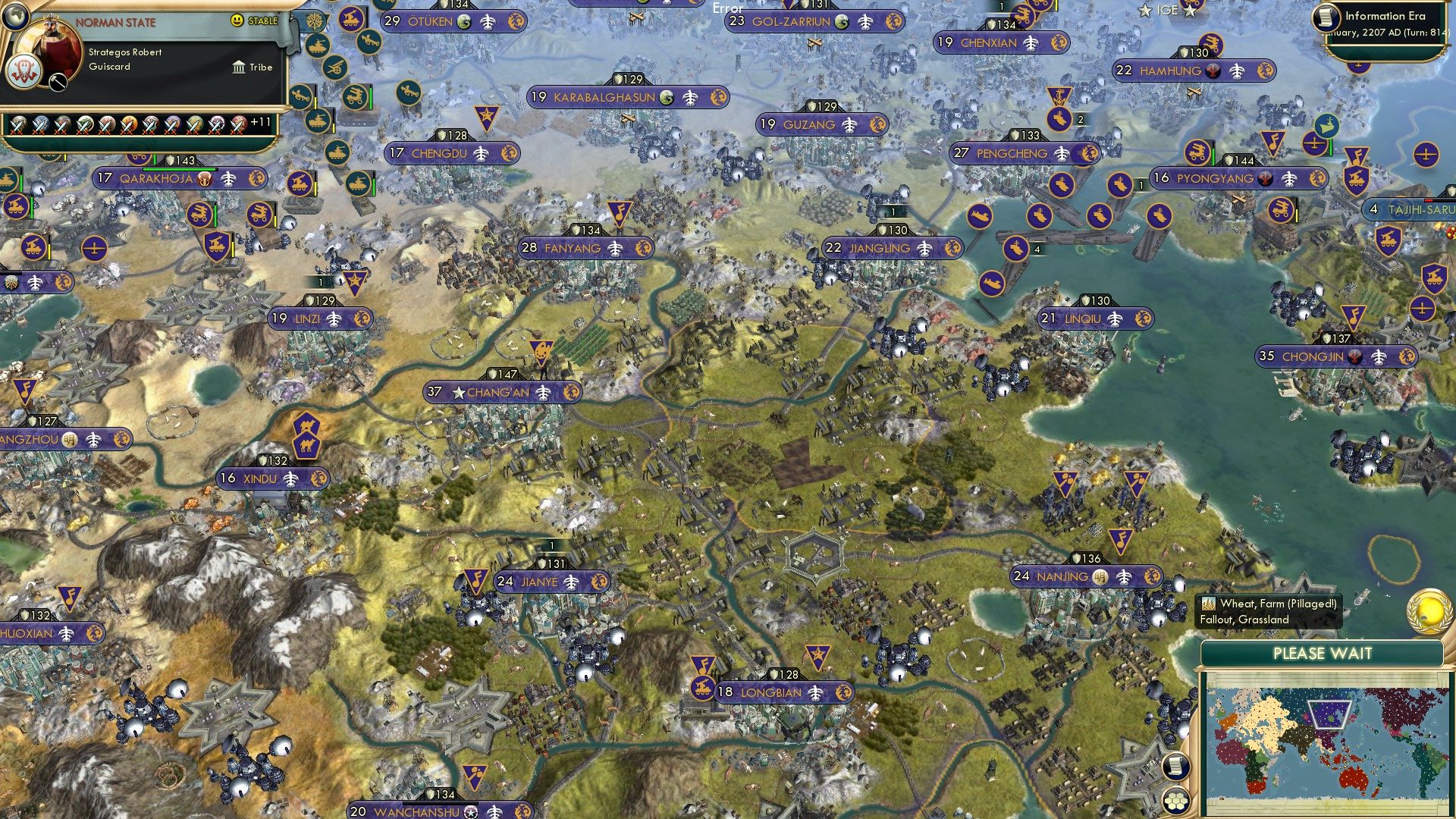
Task: Open the IGE editor label at top of screen
Action: (1167, 10)
